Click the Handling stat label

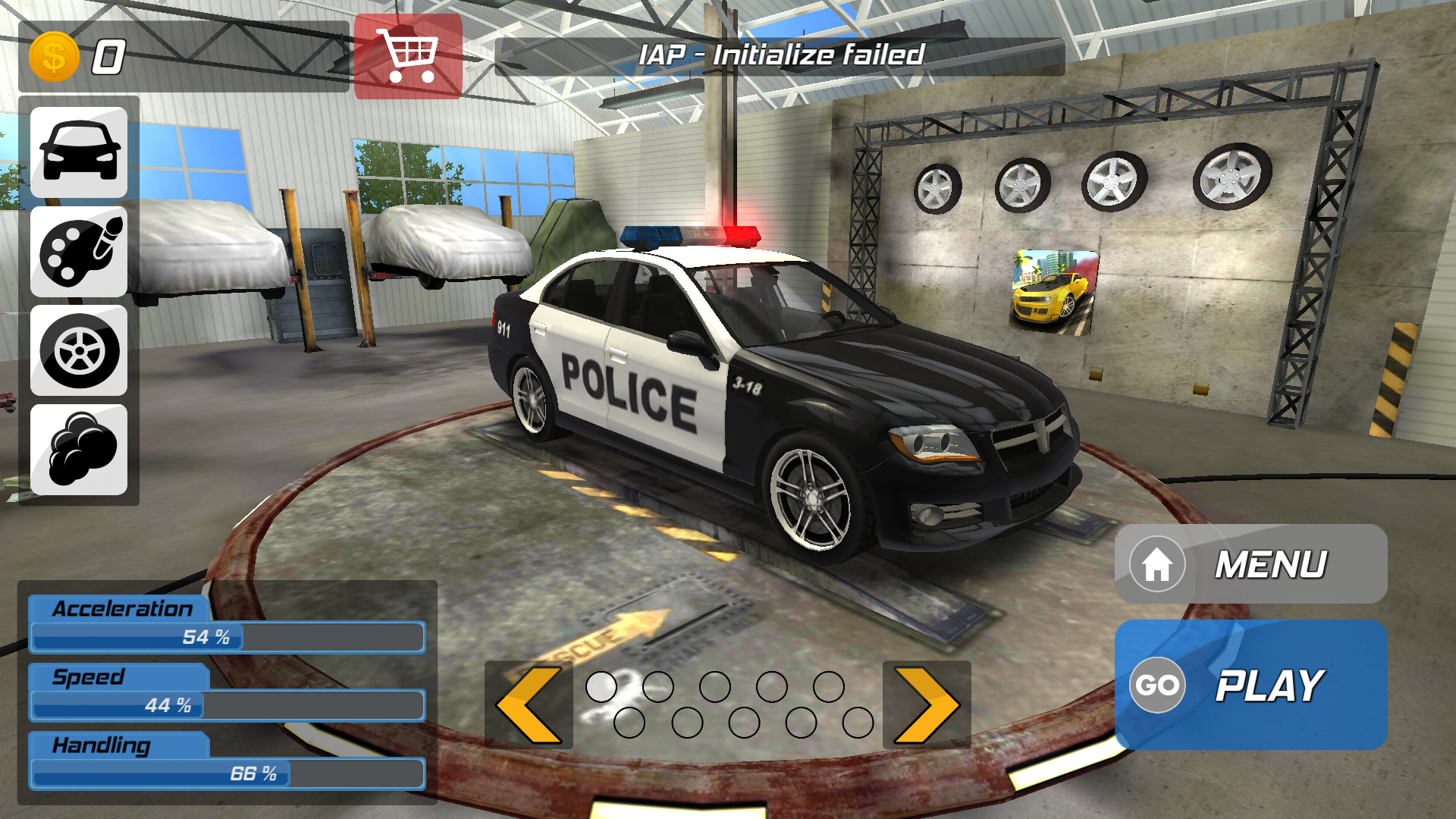[x=101, y=746]
